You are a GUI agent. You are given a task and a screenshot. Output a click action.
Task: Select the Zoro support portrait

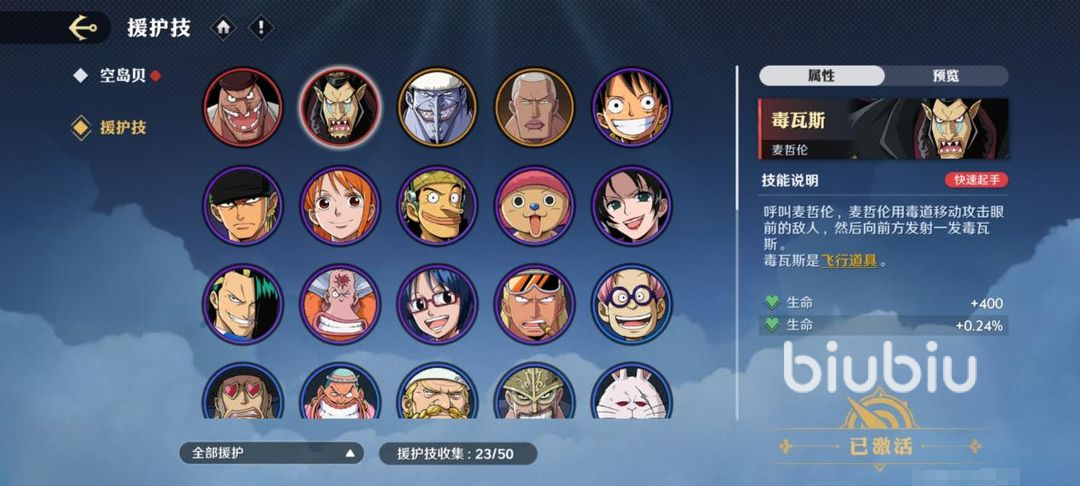point(242,206)
